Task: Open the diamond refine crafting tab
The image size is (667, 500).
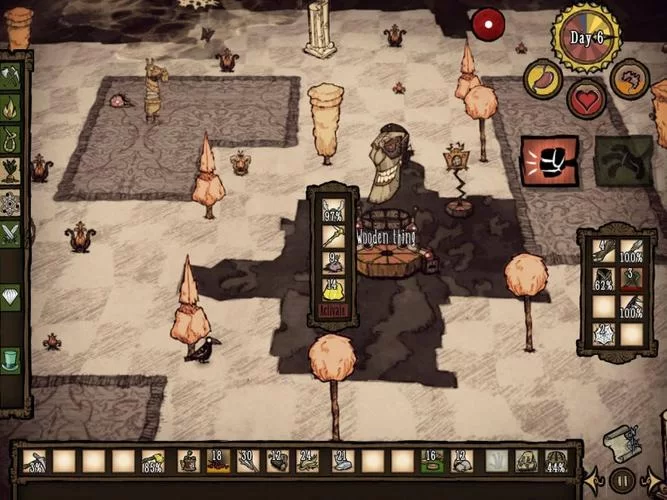Action: (x=10, y=297)
